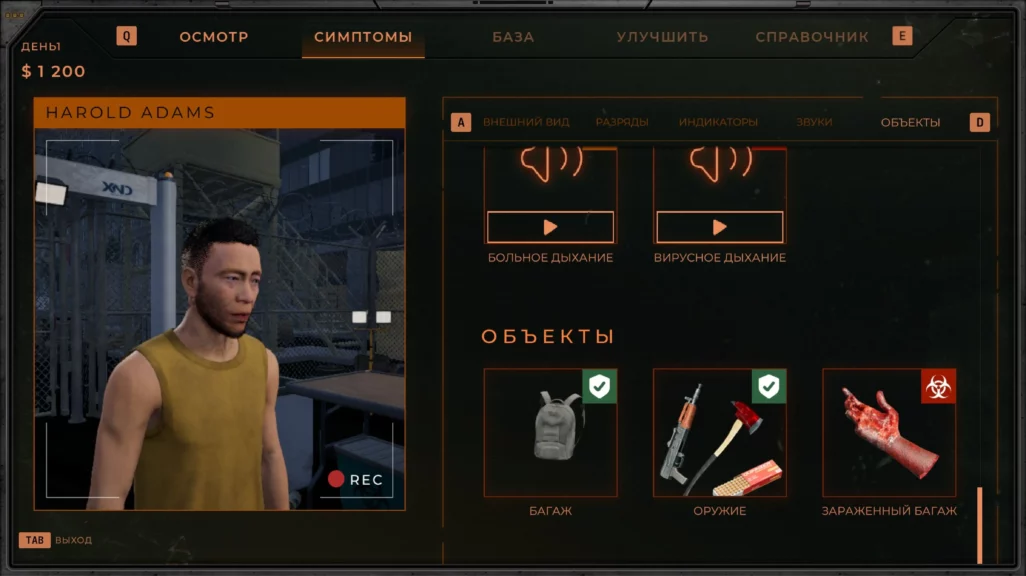Choose the ЗВУКИ sub-tab
The width and height of the screenshot is (1026, 576).
pyautogui.click(x=814, y=122)
